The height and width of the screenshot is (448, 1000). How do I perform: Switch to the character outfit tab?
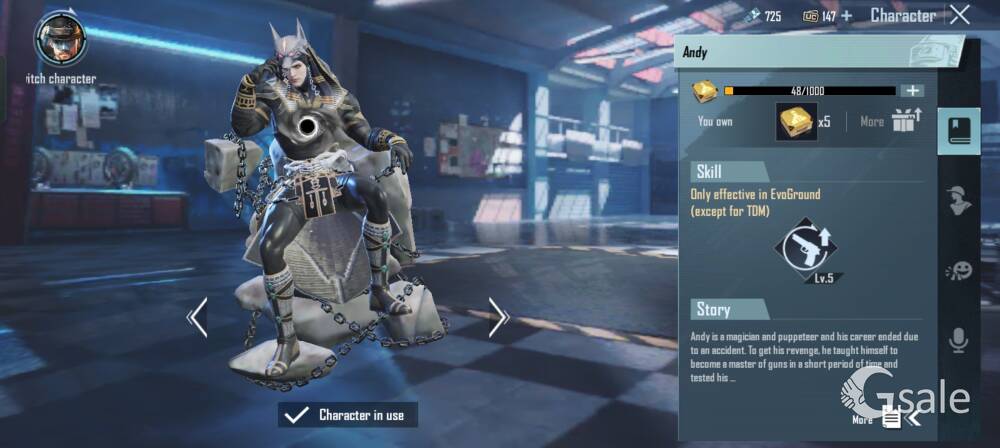(x=958, y=200)
